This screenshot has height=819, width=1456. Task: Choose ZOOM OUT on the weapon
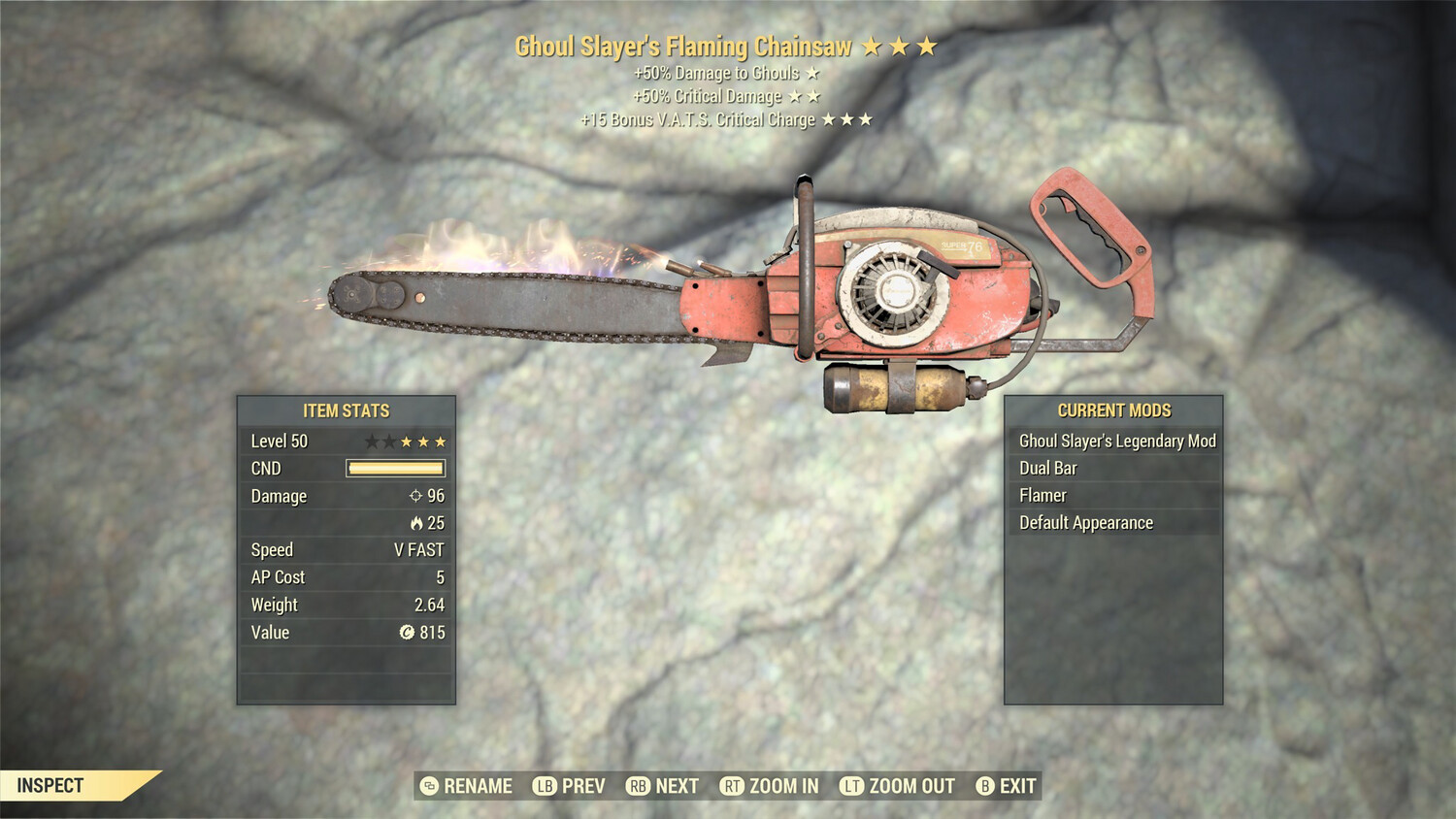tap(898, 786)
